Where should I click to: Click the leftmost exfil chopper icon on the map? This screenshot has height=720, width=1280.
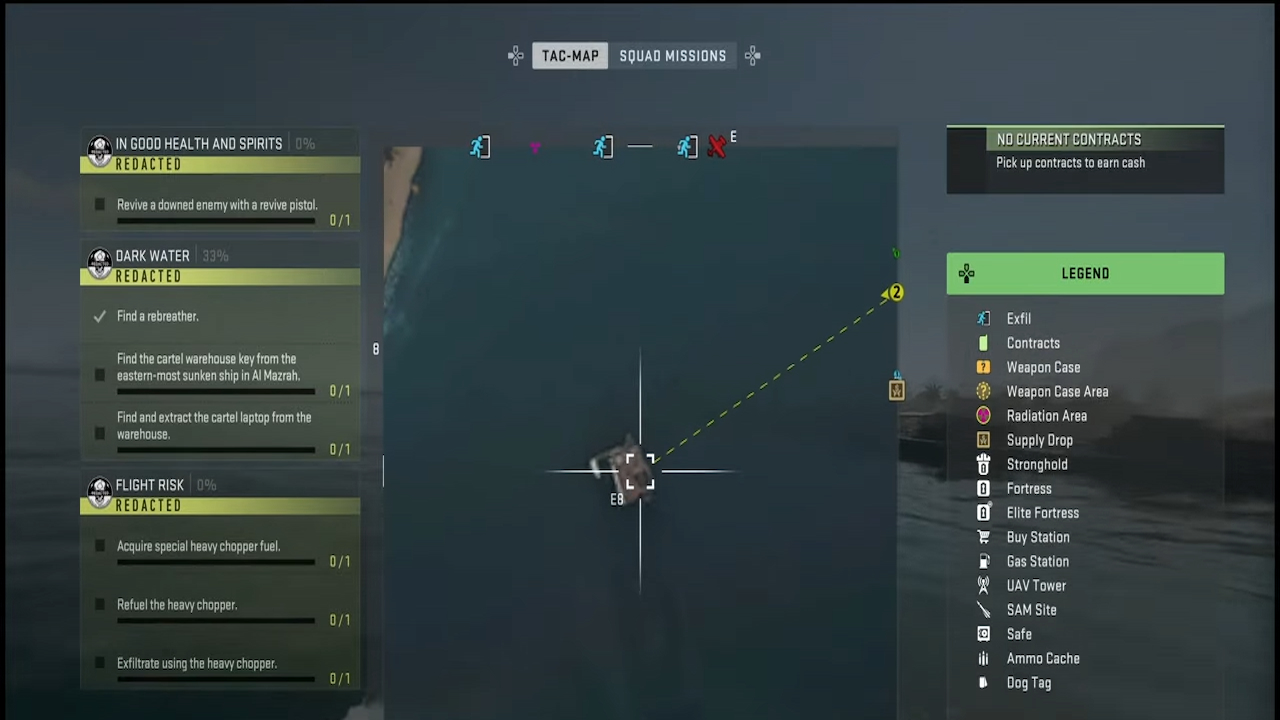coord(479,146)
